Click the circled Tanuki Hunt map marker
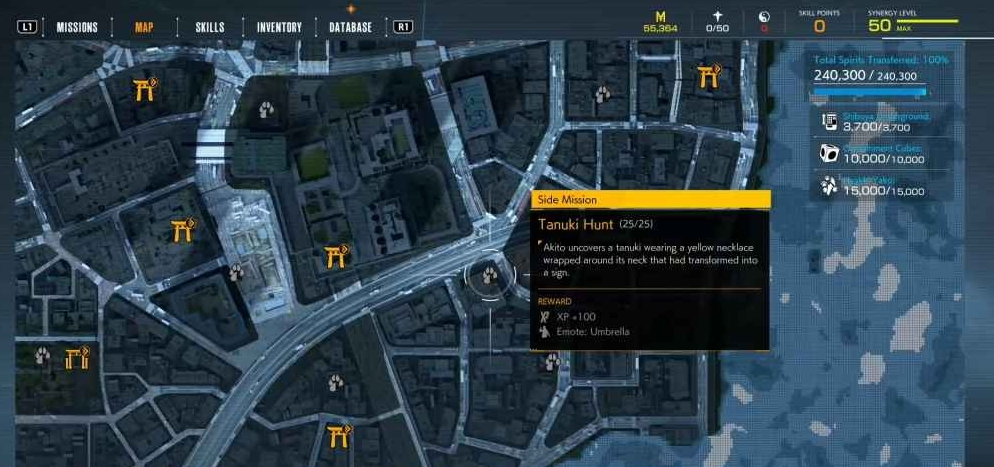The width and height of the screenshot is (994, 467). pos(490,275)
